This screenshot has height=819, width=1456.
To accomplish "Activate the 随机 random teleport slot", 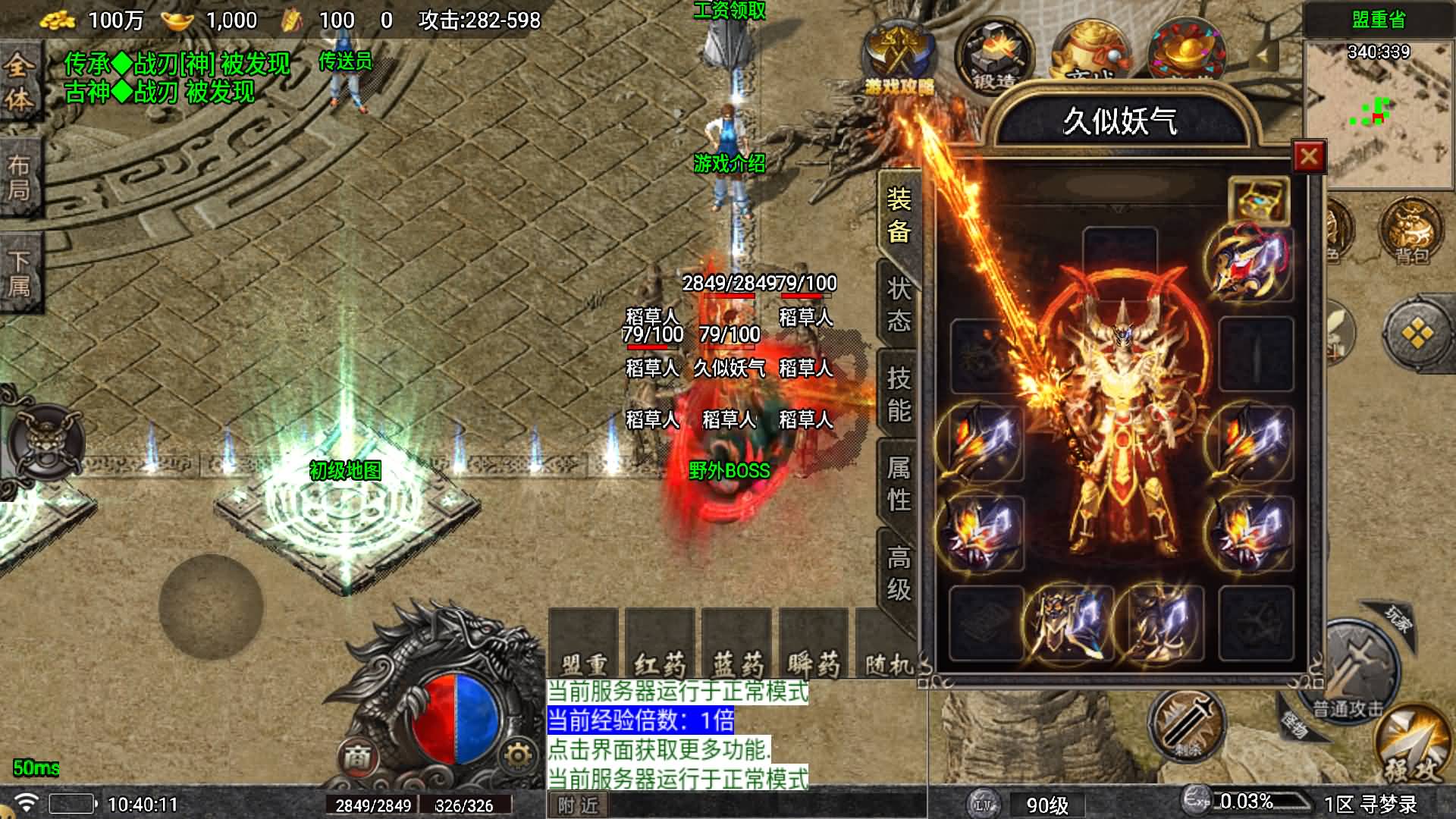I will 889,645.
